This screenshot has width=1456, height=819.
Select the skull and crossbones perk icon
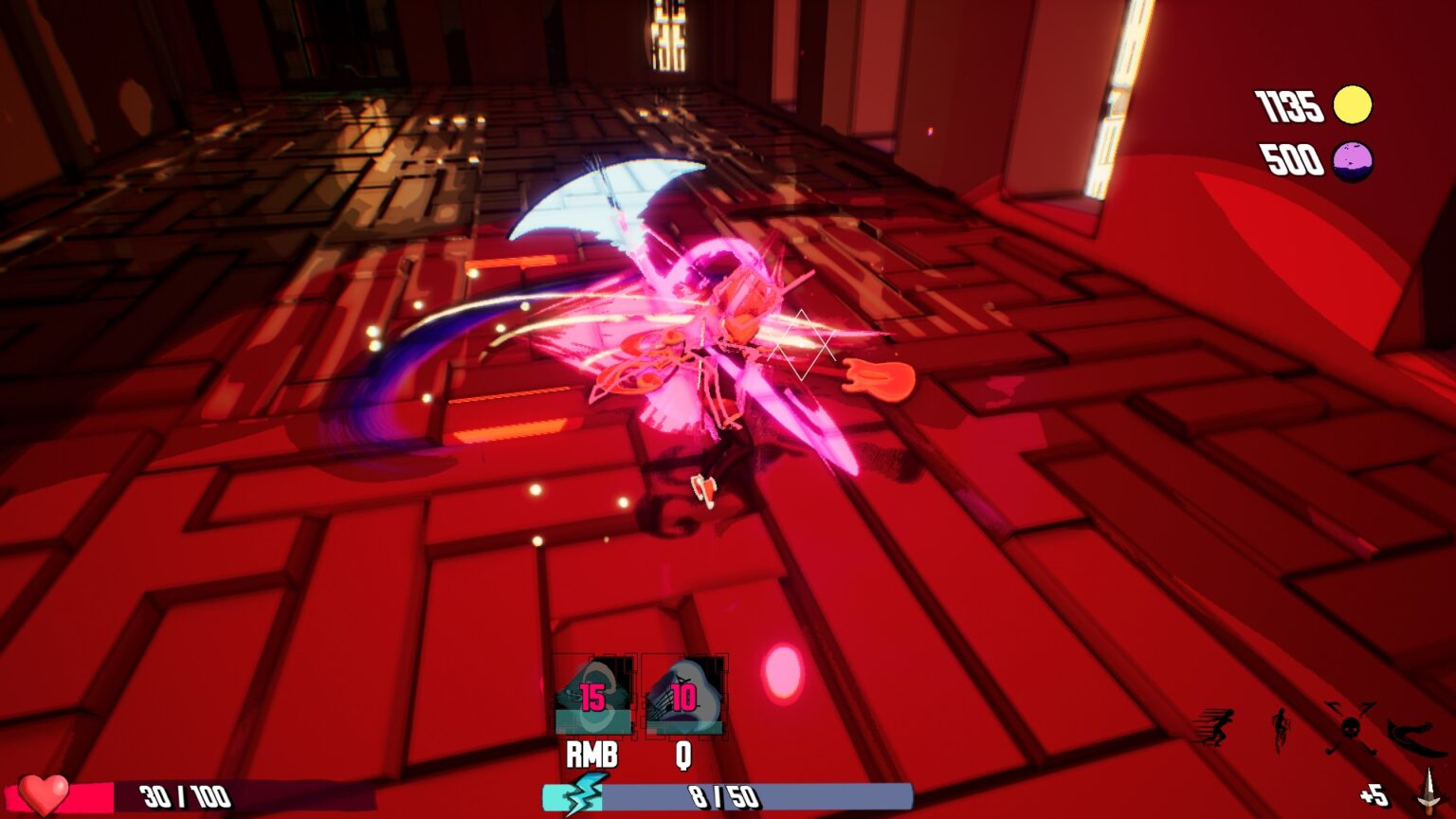(x=1350, y=728)
